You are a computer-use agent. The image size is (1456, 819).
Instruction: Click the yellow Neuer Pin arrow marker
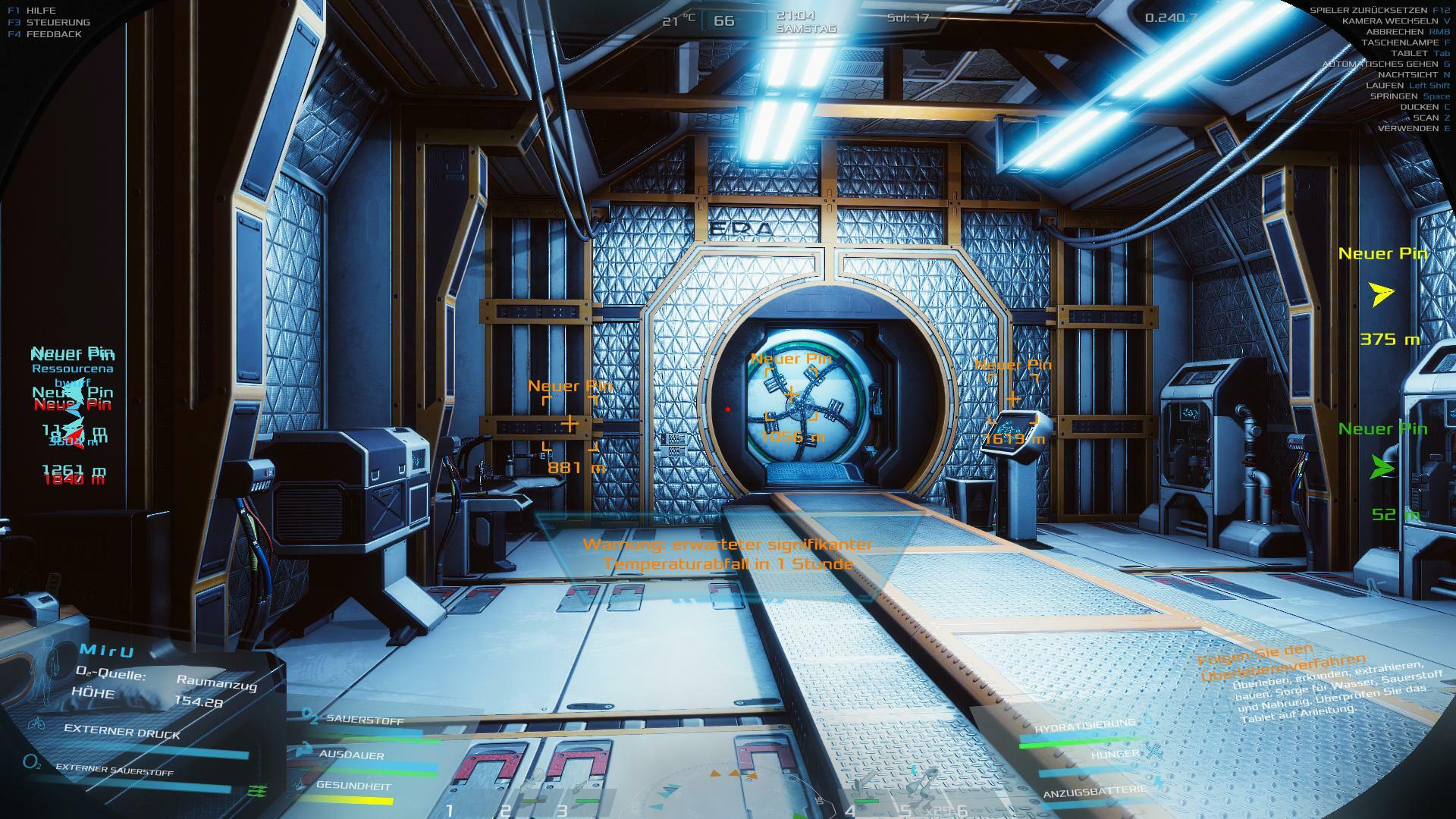1382,294
